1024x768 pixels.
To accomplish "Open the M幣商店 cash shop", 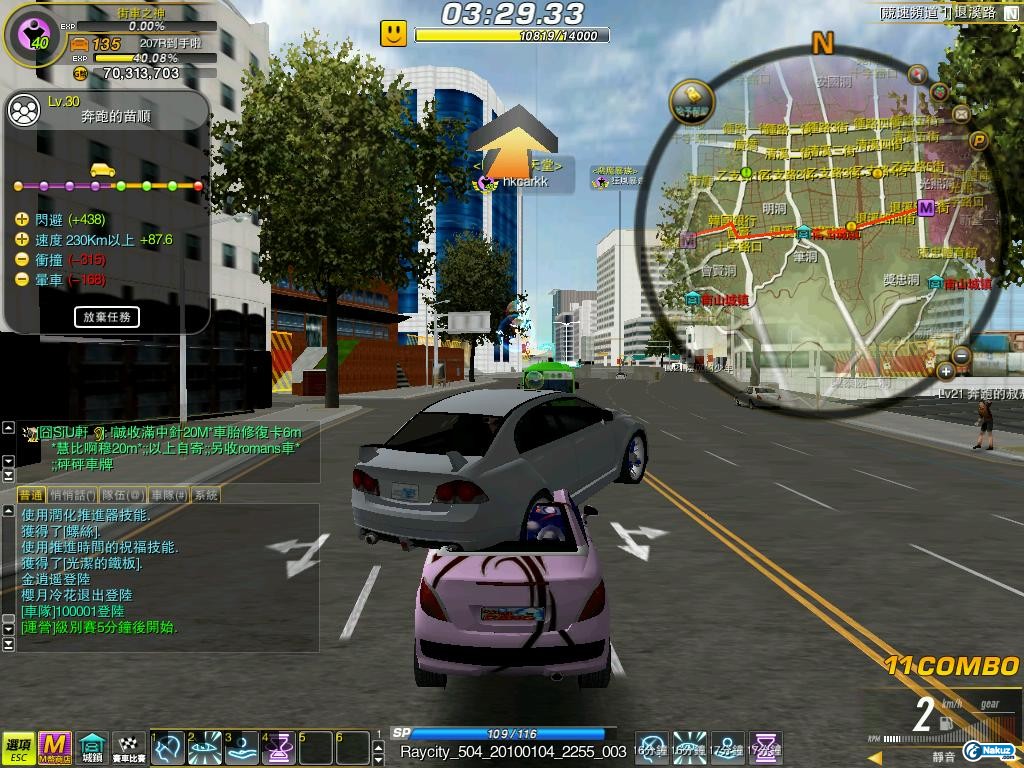I will [54, 745].
